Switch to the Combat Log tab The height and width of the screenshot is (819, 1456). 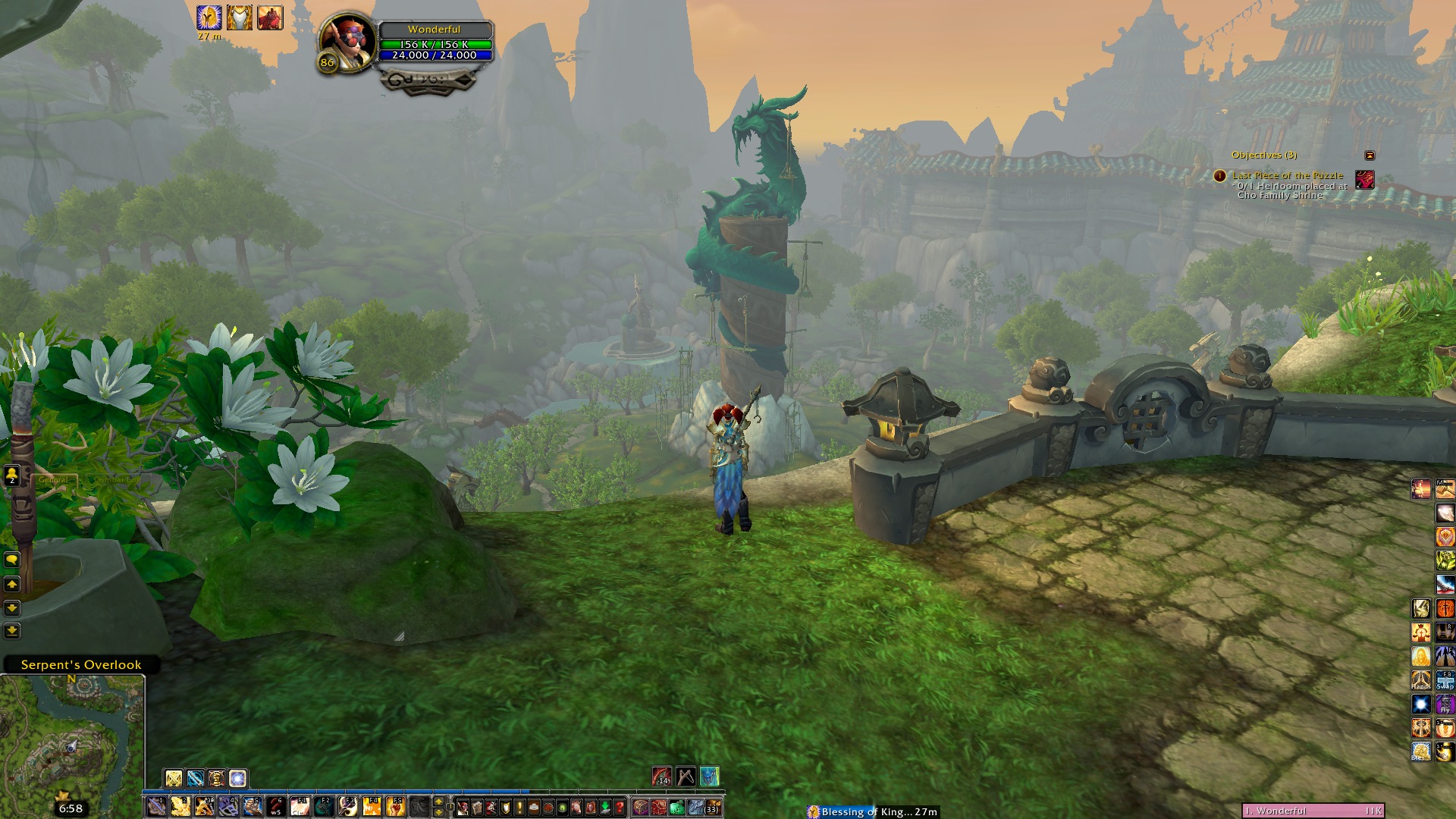point(116,480)
